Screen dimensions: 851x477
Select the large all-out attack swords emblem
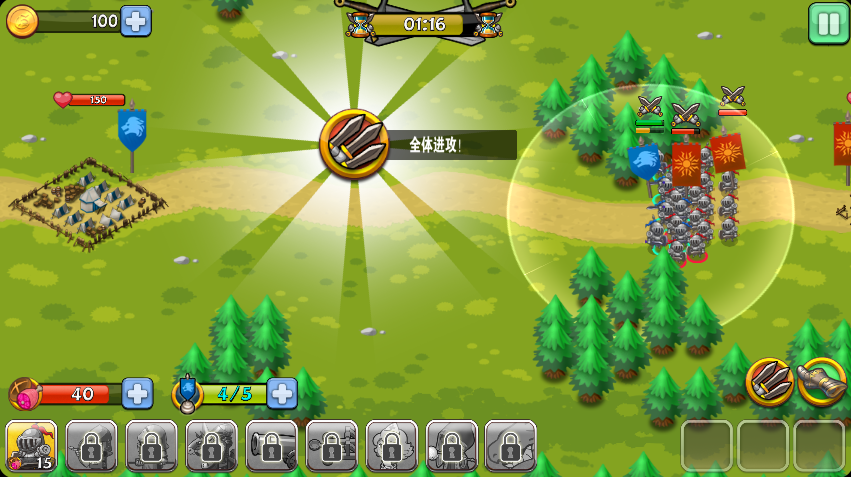click(354, 145)
